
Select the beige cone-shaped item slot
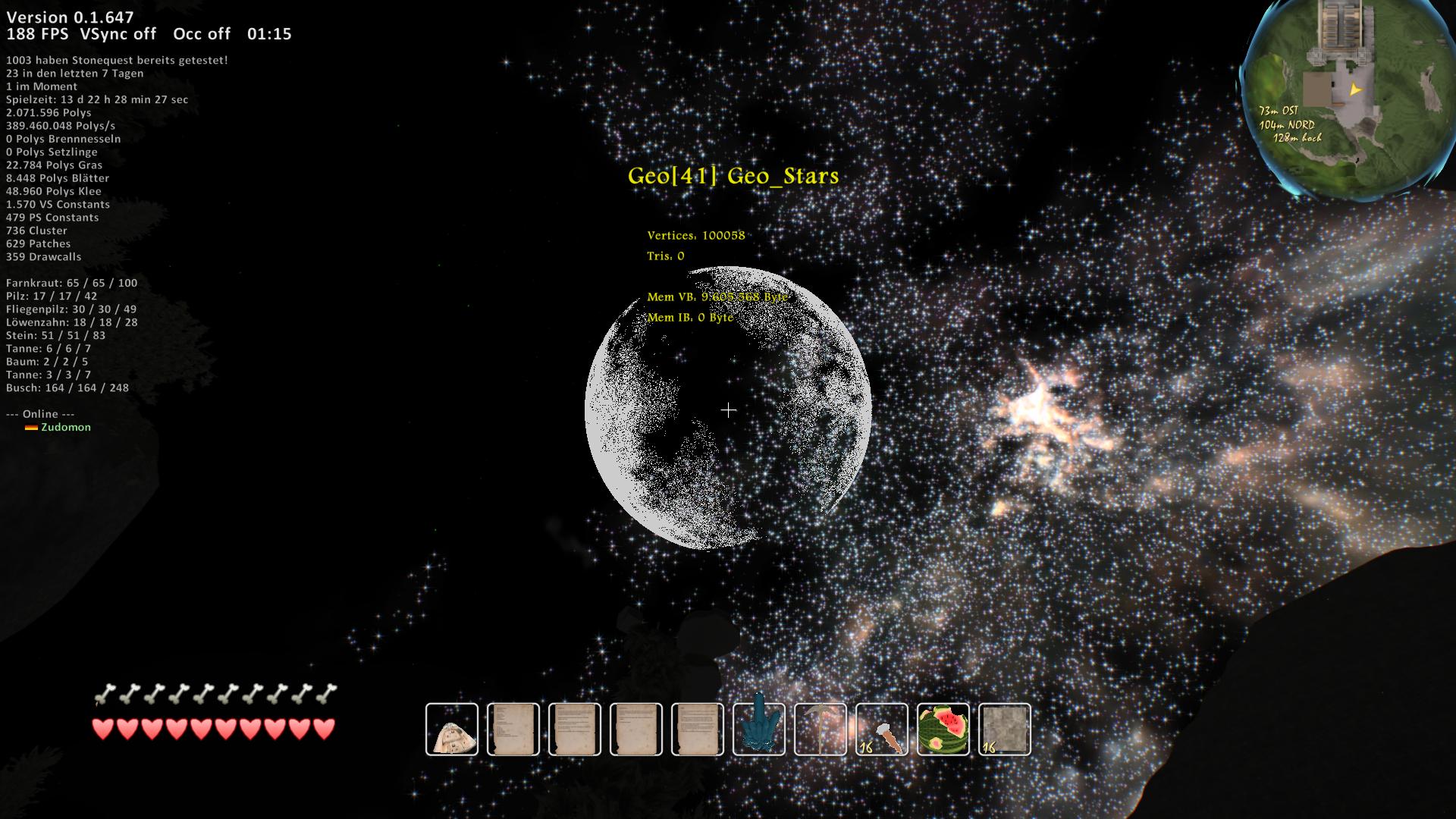tap(452, 730)
